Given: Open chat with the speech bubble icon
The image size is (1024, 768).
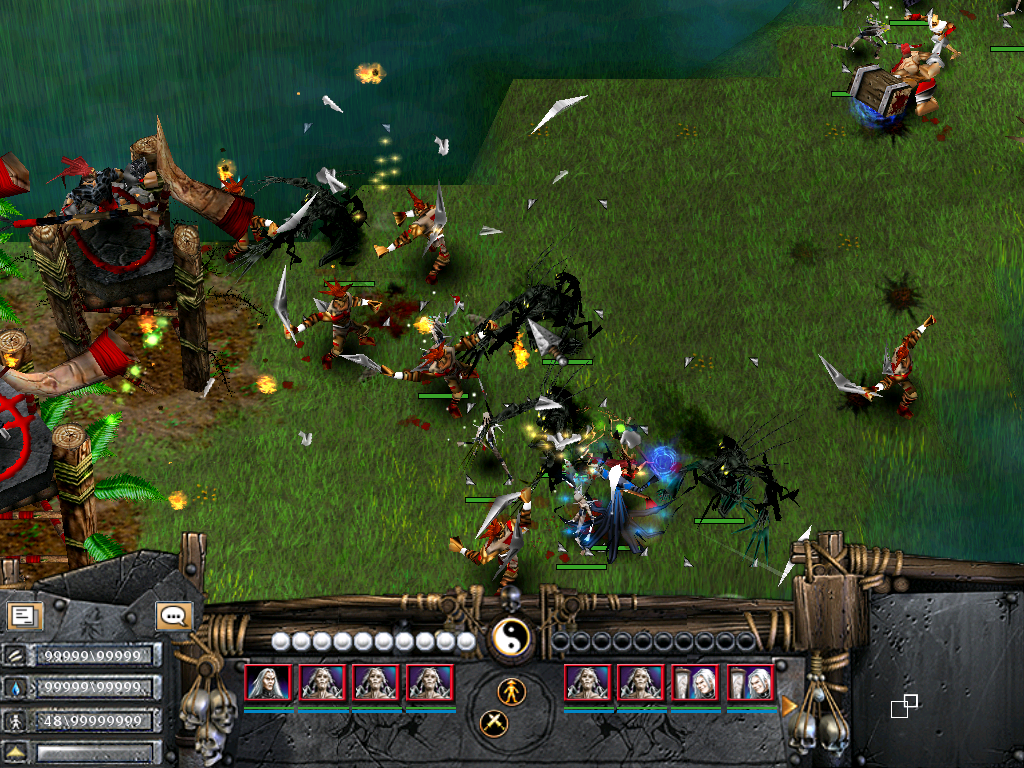Looking at the screenshot, I should point(174,615).
